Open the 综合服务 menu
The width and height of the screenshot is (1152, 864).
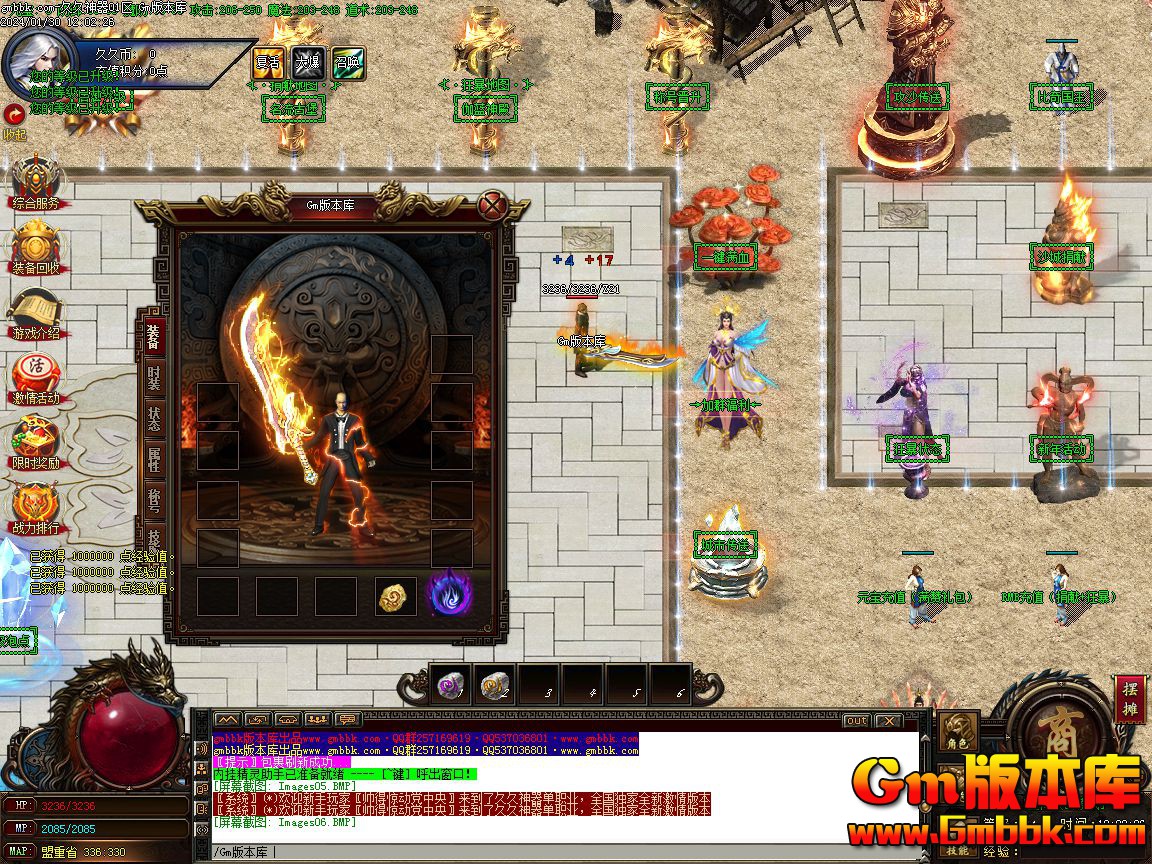(36, 185)
